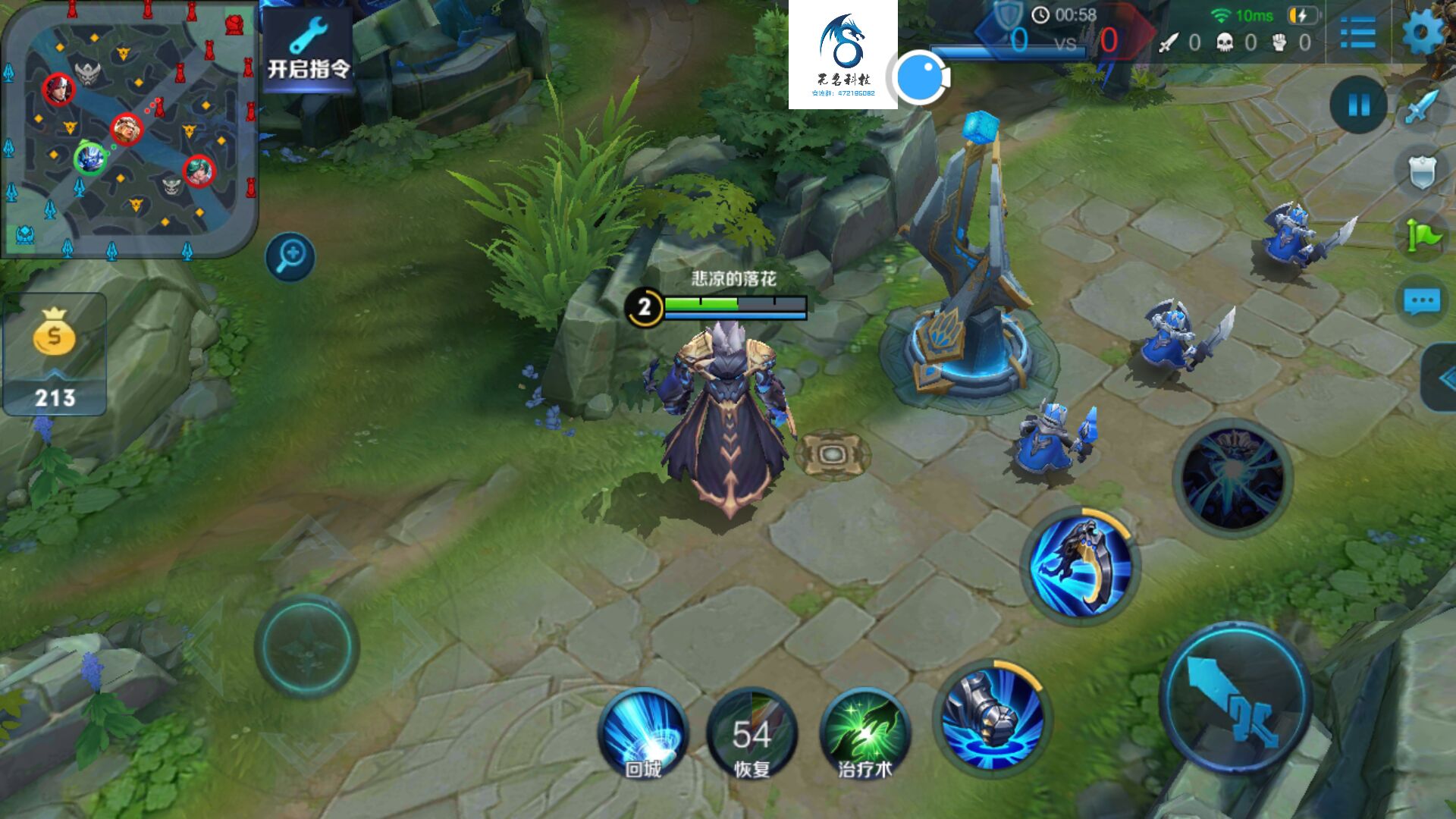
Task: Click the minimap
Action: [129, 129]
